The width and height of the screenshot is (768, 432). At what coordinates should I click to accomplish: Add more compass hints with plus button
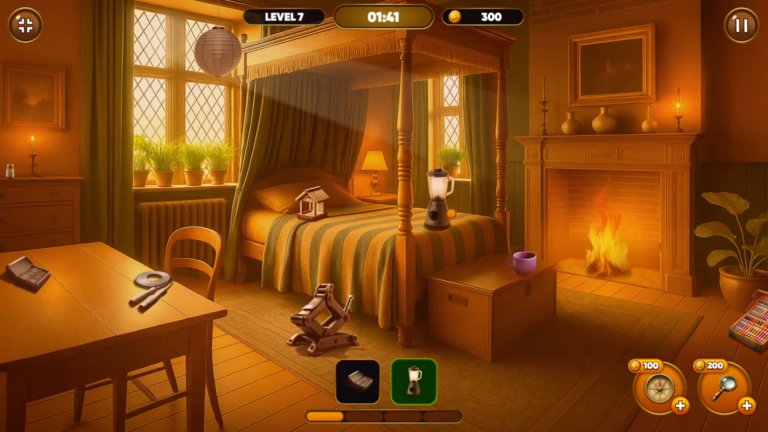click(x=680, y=405)
